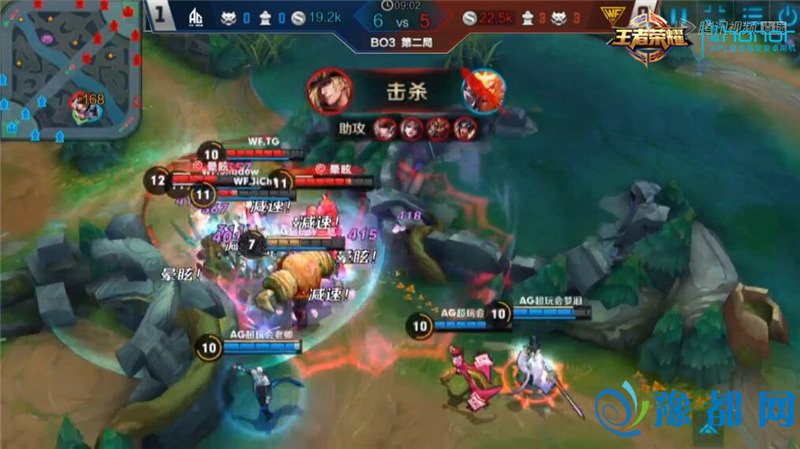
Task: Click the battlefield minimap
Action: tap(68, 70)
